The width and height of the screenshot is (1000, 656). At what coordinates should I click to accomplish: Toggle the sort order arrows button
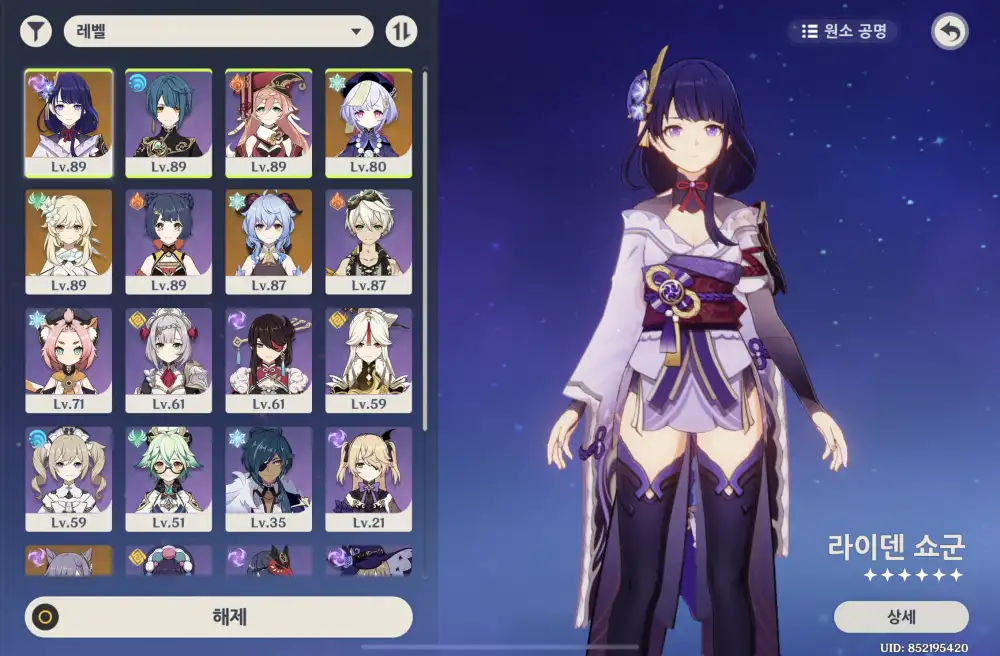[x=401, y=32]
